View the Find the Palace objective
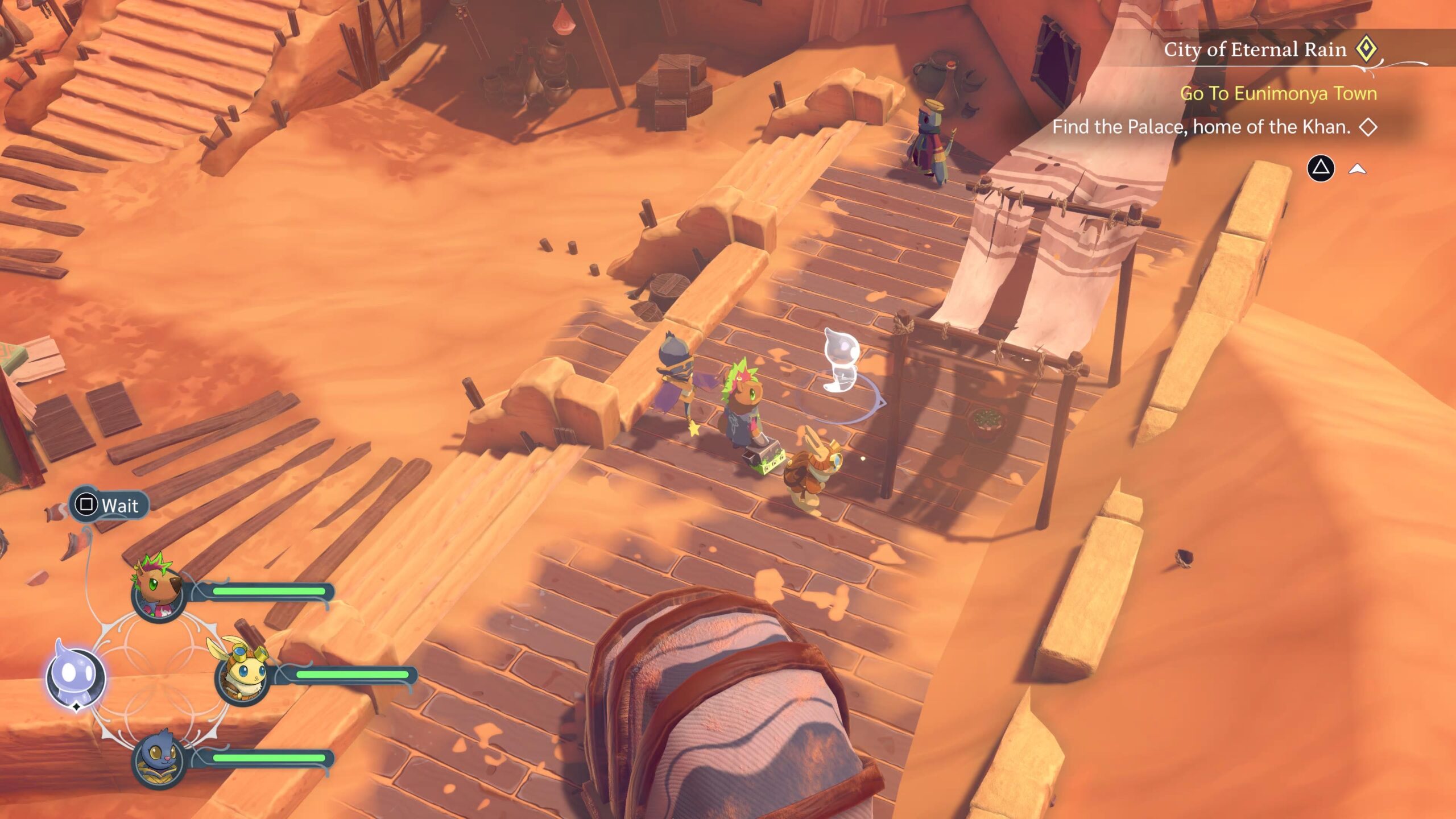The width and height of the screenshot is (1456, 819). pos(1201,127)
